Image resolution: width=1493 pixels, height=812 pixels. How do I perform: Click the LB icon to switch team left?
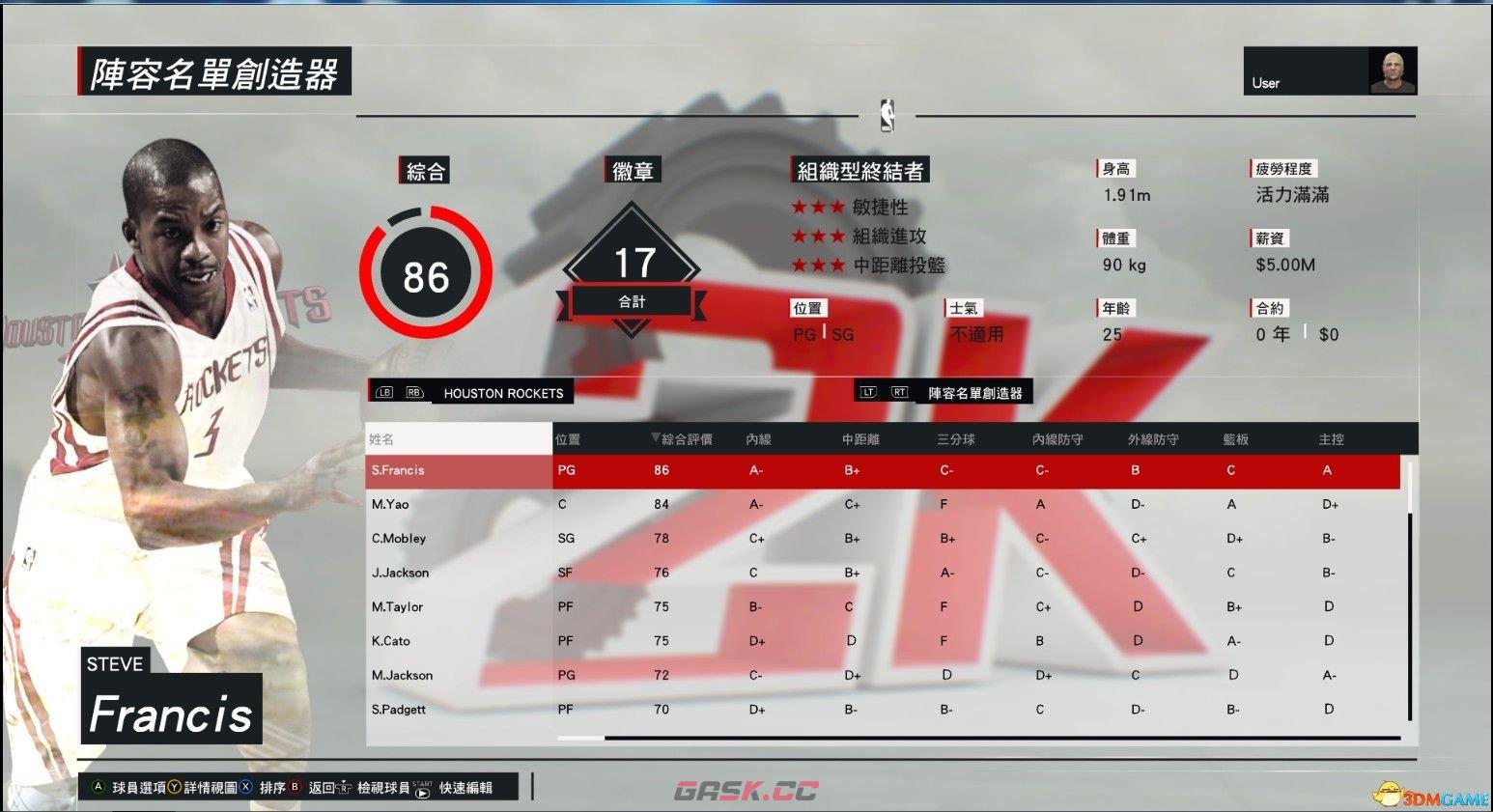(384, 393)
